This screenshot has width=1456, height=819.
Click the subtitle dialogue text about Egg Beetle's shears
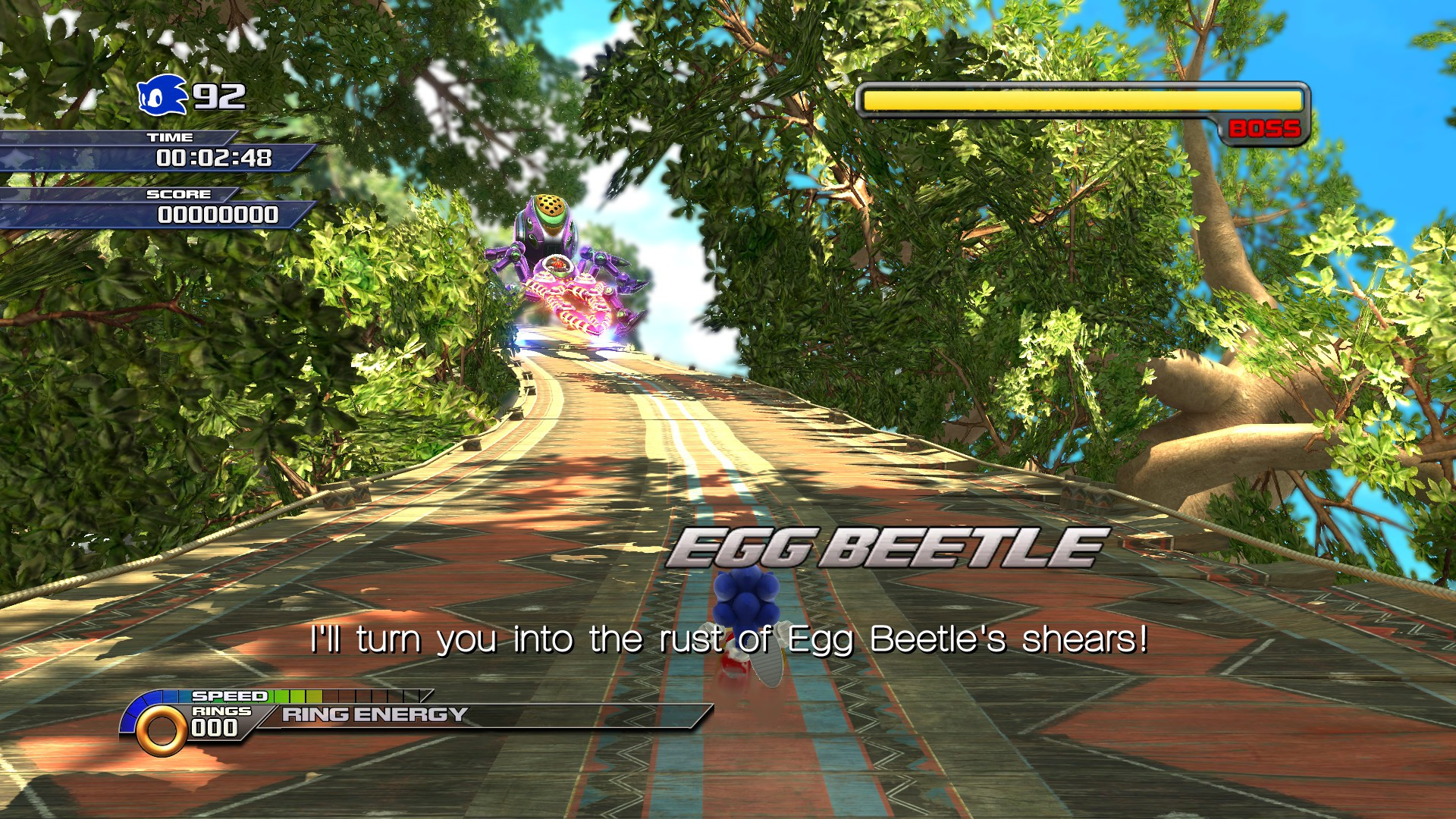coord(728,641)
